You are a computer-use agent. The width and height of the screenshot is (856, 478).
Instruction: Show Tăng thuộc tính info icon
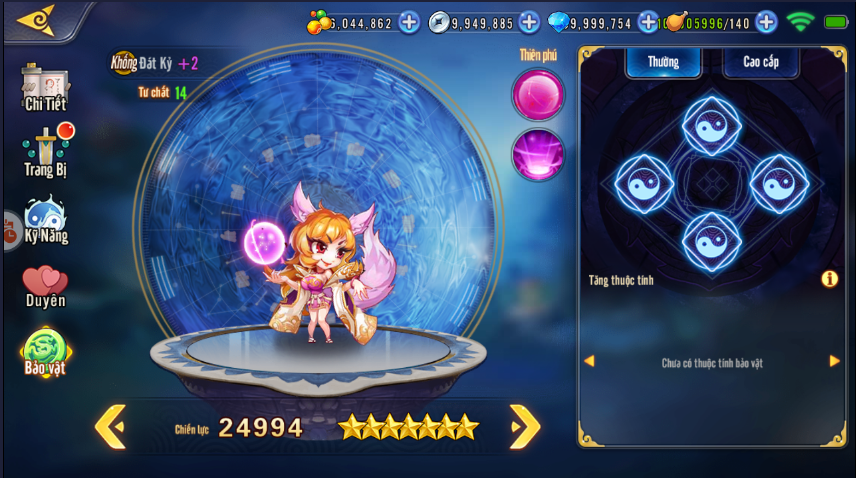click(829, 279)
